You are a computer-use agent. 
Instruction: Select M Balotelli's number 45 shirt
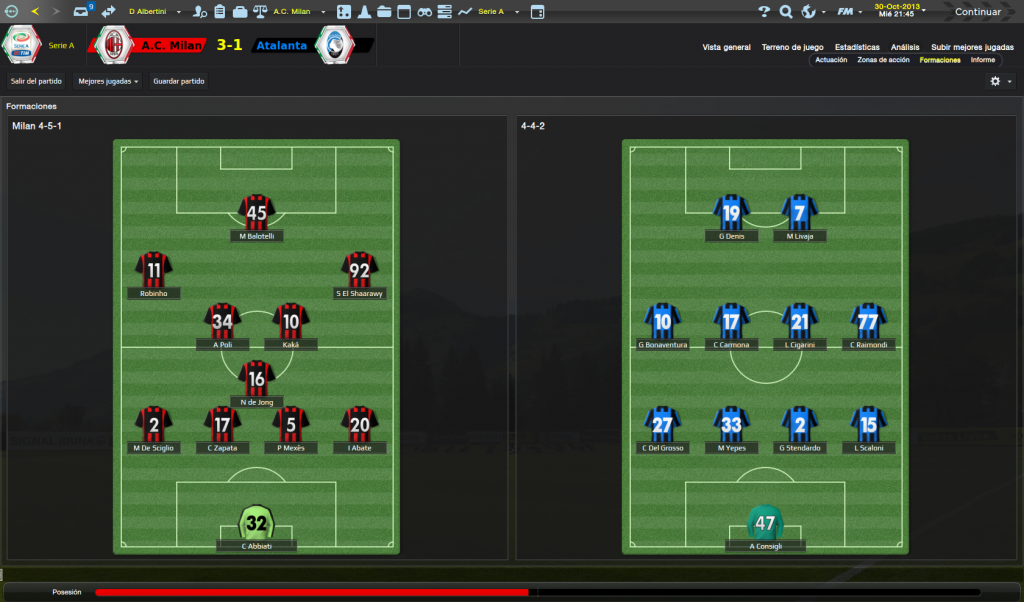coord(257,212)
